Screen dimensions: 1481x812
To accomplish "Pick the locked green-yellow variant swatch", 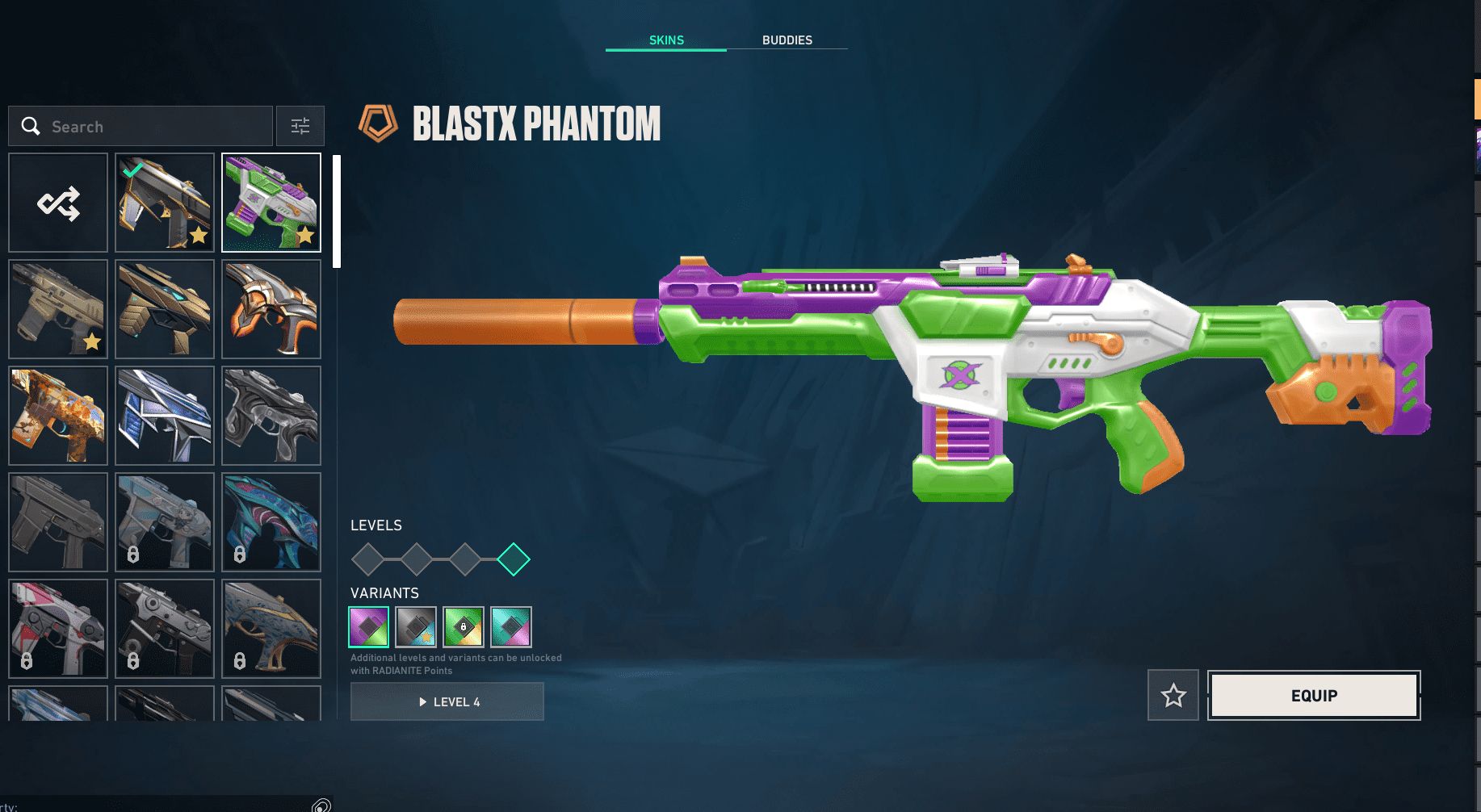I will click(x=464, y=627).
